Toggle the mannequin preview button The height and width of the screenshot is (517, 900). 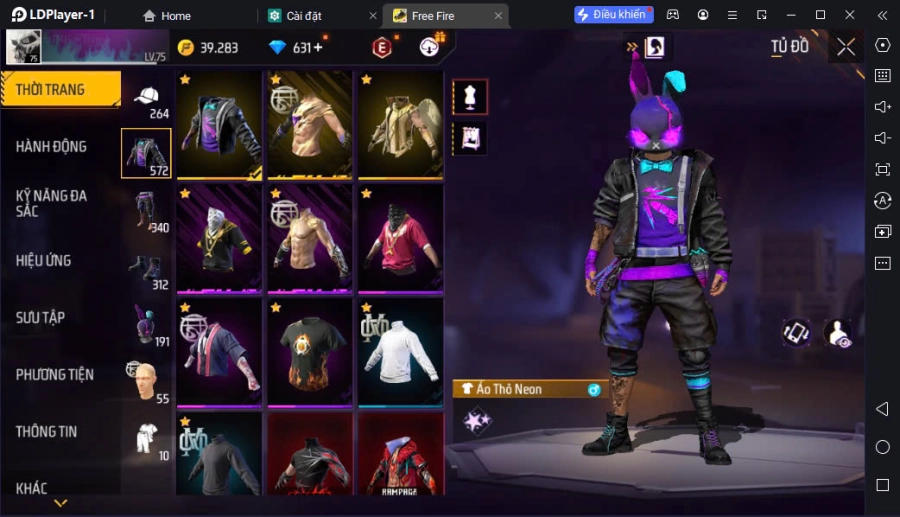[x=470, y=97]
